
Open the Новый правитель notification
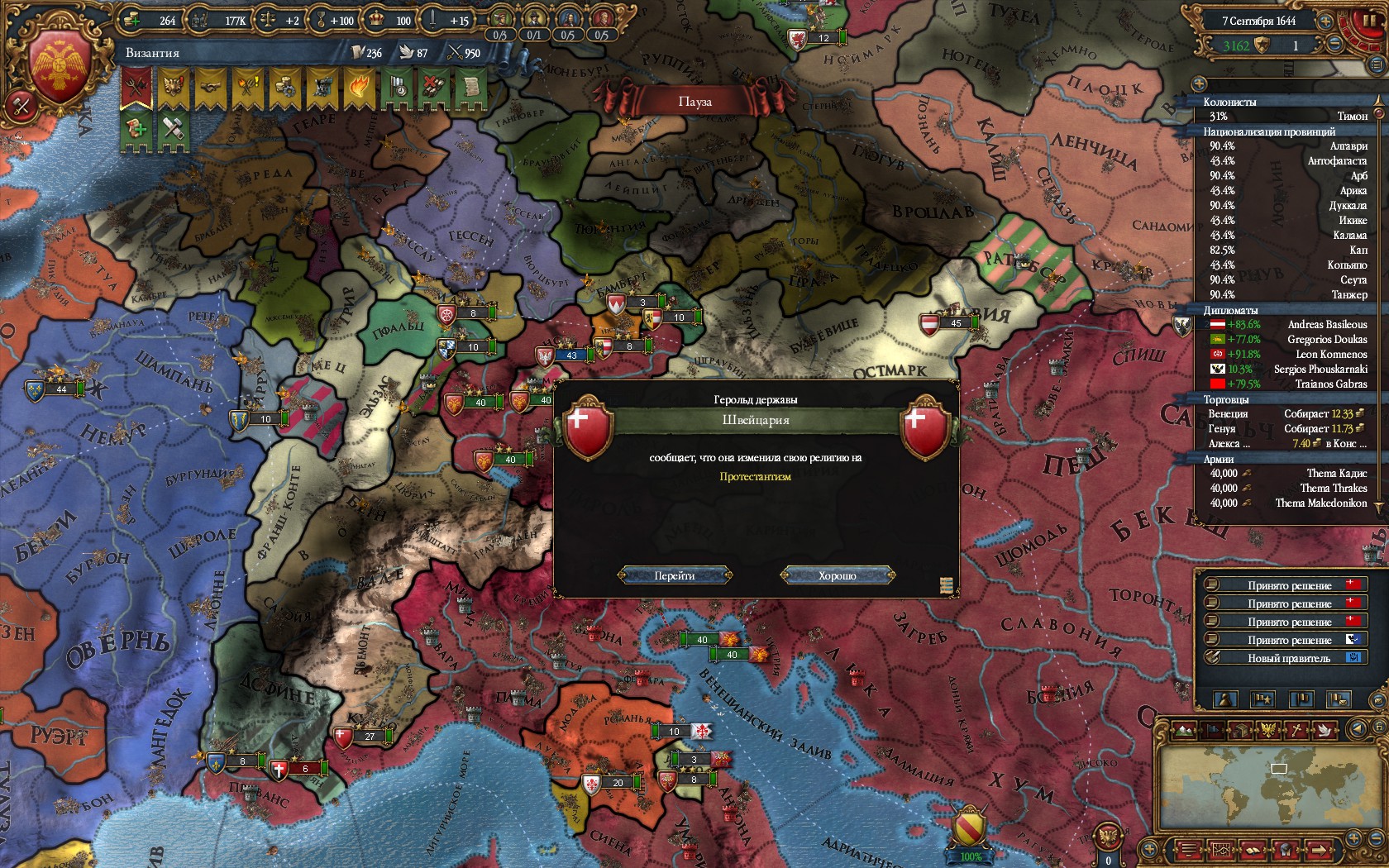pyautogui.click(x=1288, y=658)
